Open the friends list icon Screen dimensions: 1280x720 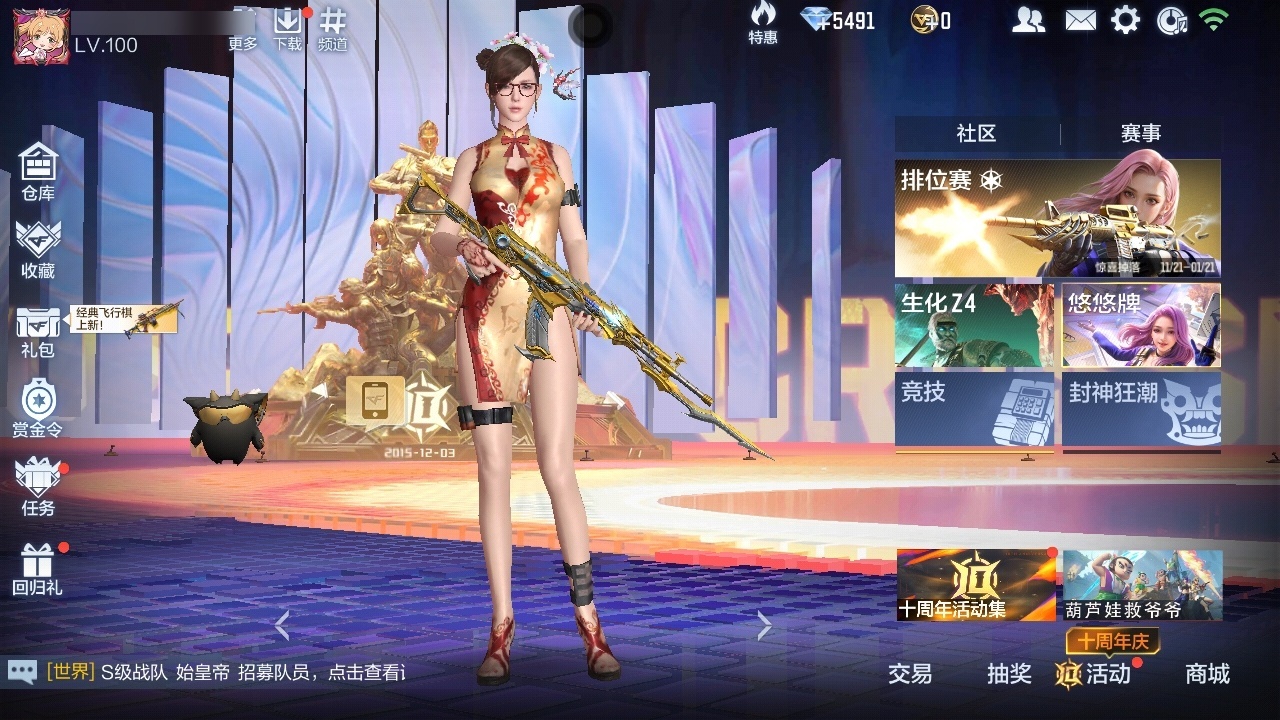pyautogui.click(x=1028, y=20)
